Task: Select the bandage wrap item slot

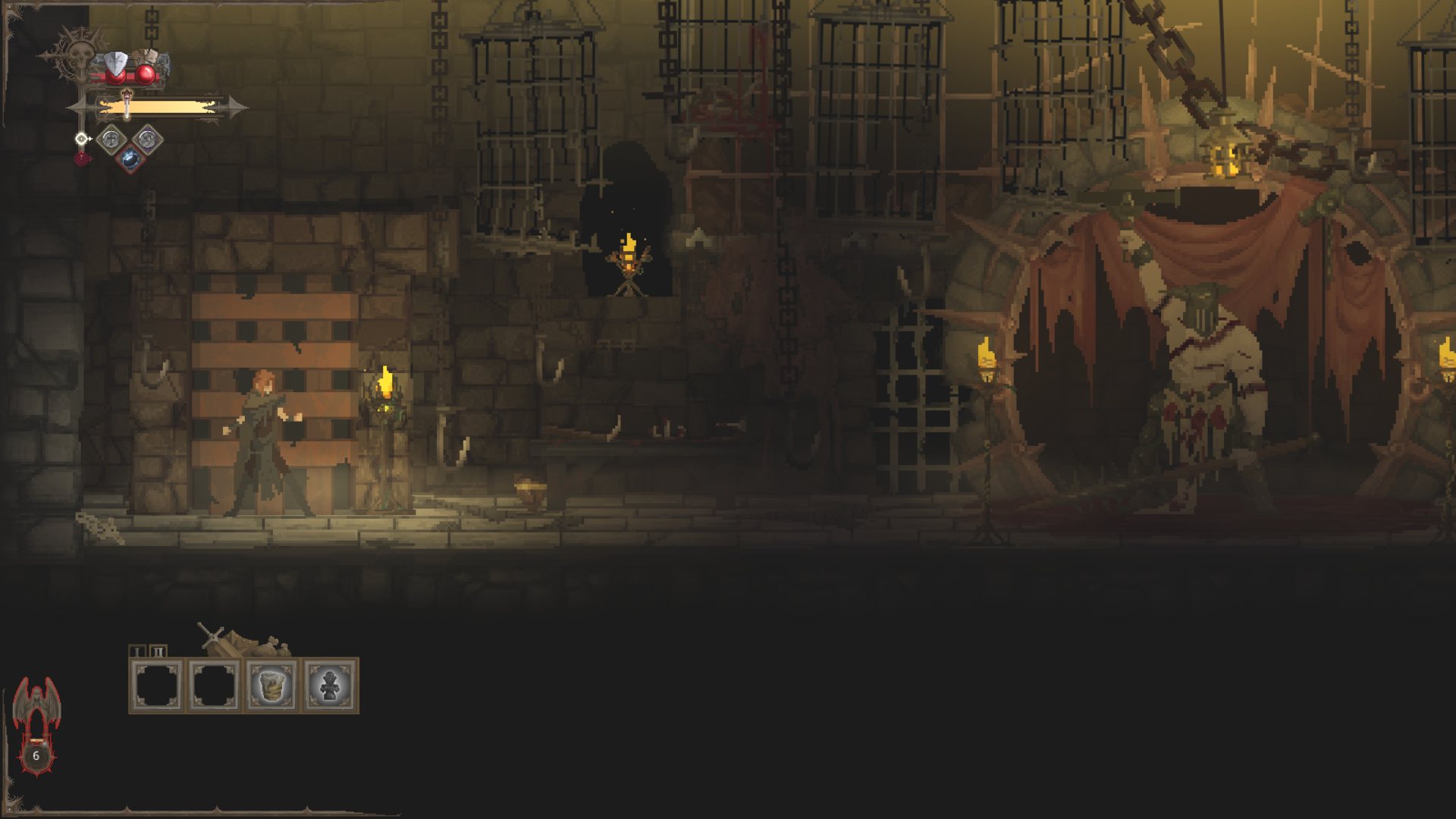Action: point(272,686)
